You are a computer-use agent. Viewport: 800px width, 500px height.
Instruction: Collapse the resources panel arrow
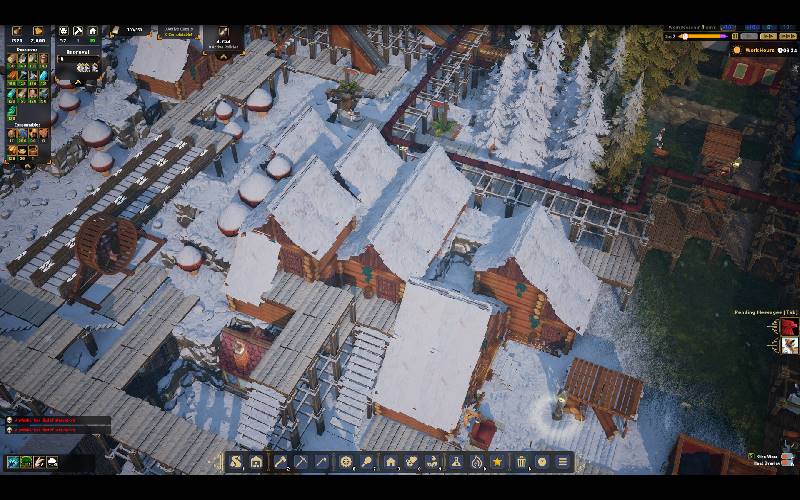tap(79, 82)
